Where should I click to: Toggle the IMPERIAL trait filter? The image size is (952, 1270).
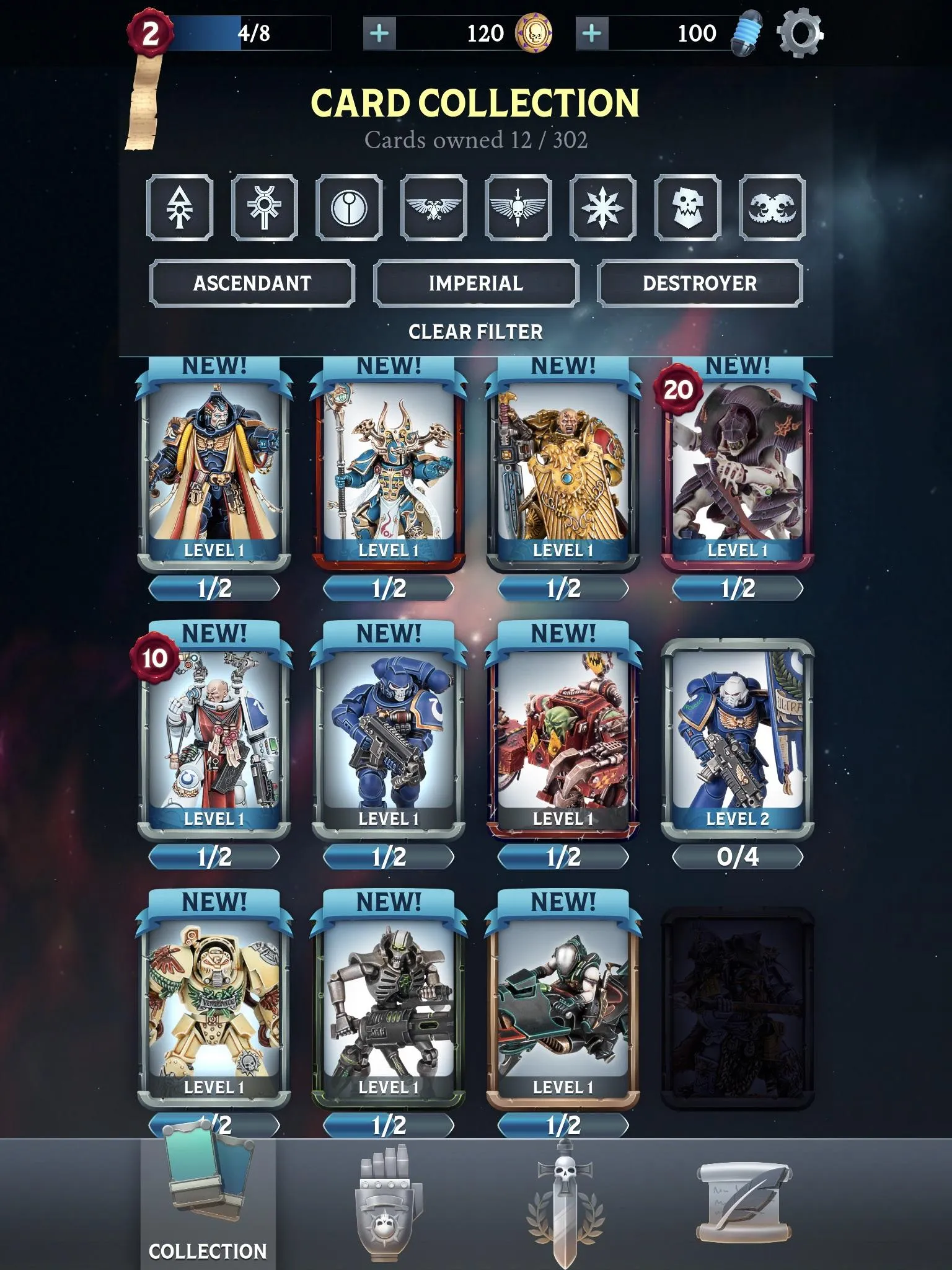[x=475, y=284]
